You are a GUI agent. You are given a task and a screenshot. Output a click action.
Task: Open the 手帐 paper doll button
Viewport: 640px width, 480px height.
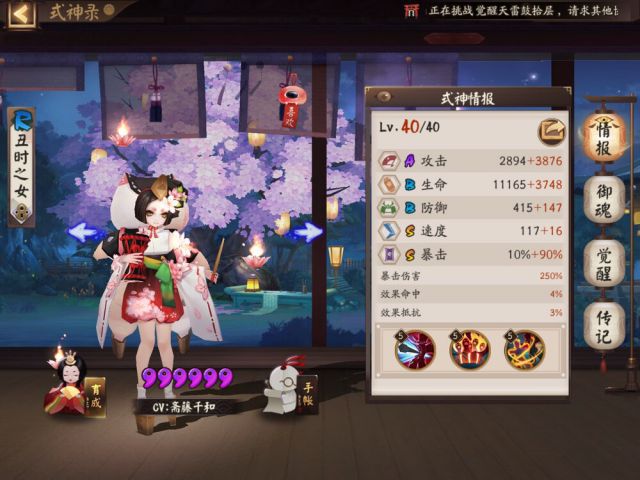[x=290, y=386]
